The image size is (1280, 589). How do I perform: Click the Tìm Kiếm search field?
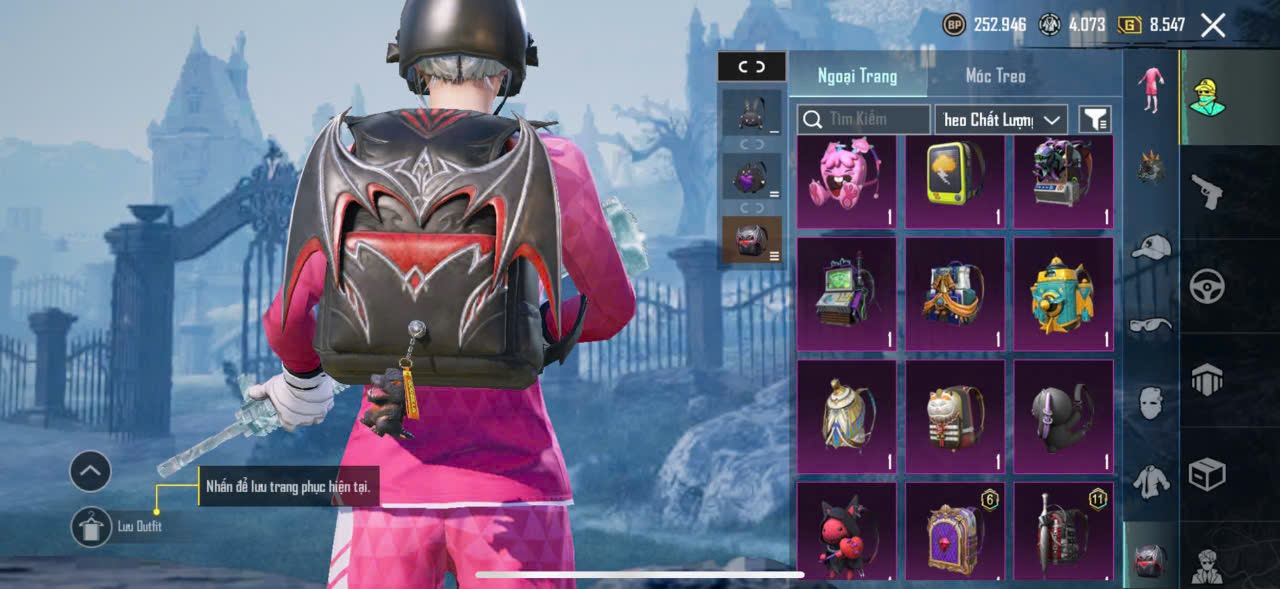click(864, 120)
